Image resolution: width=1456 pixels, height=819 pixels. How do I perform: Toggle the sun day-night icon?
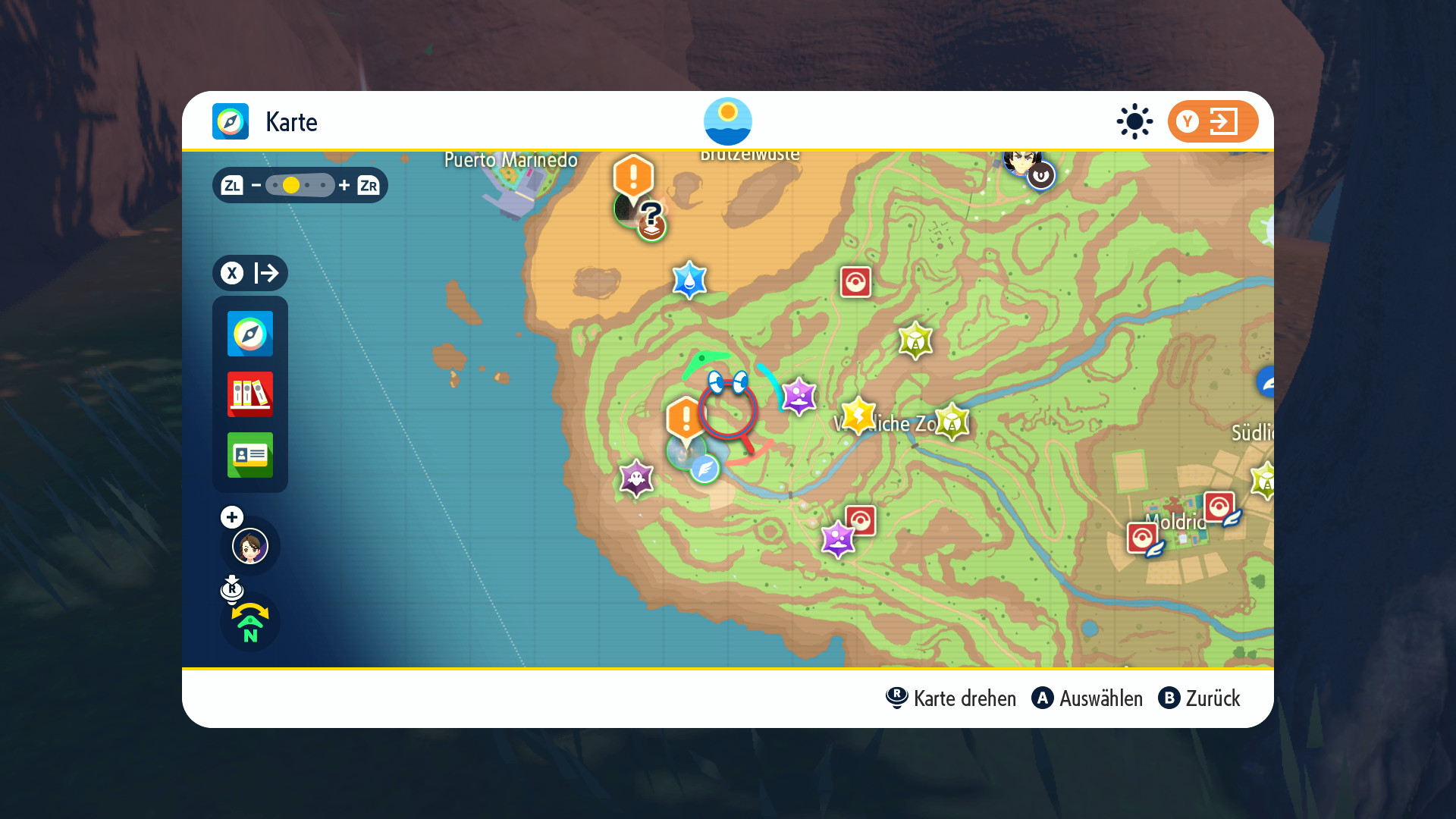click(1134, 121)
